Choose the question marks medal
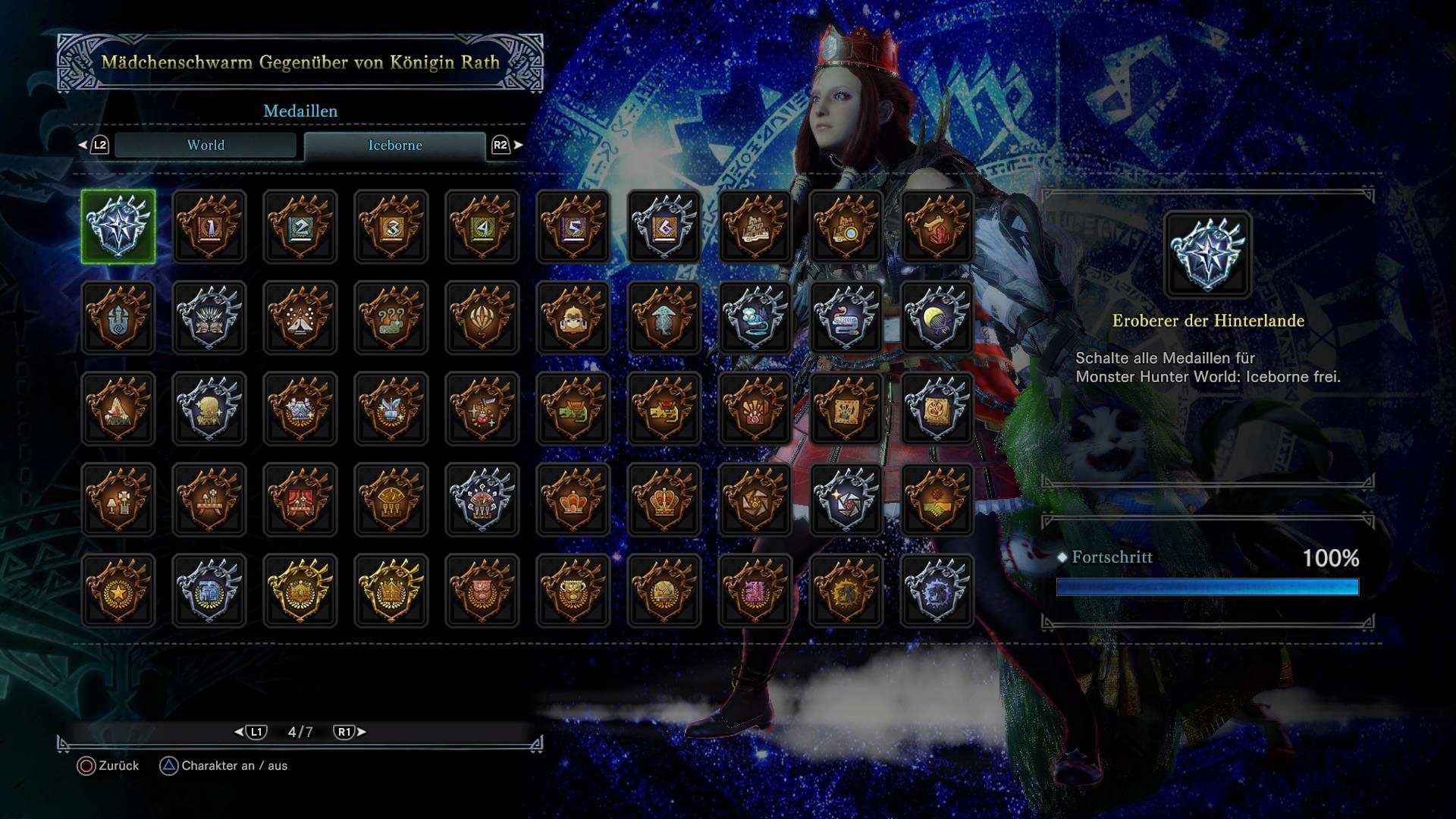 pos(391,318)
